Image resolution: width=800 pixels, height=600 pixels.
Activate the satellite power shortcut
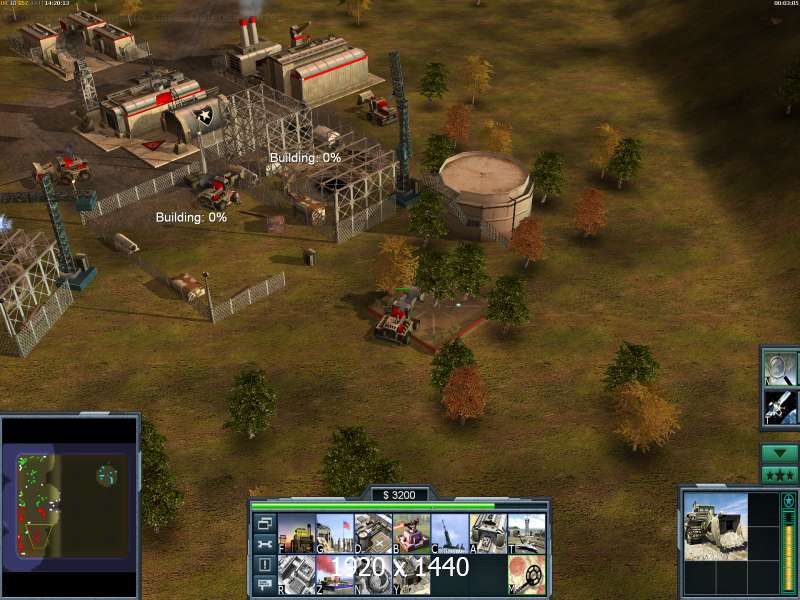click(779, 406)
